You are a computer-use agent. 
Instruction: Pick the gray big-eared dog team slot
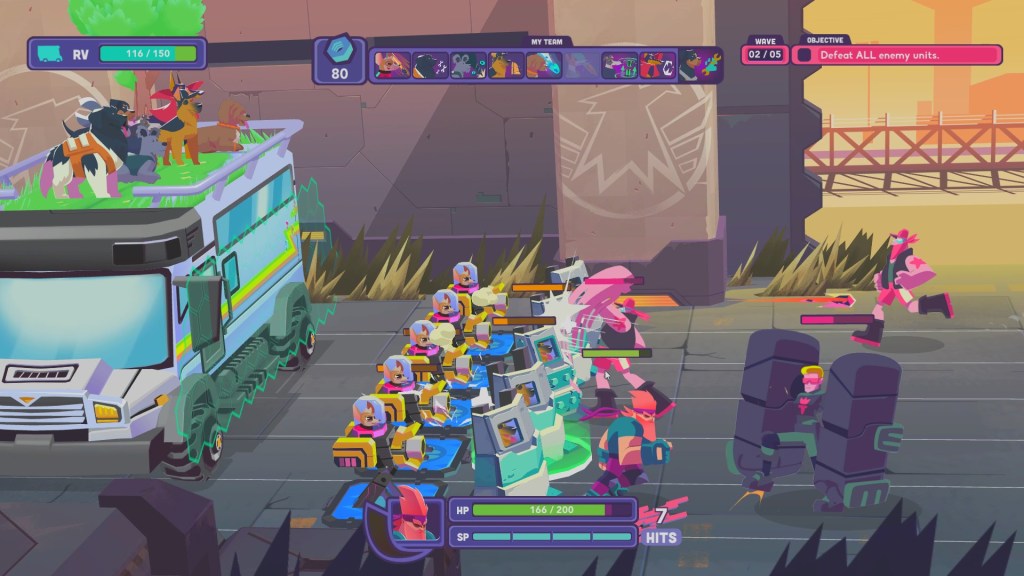[x=468, y=65]
